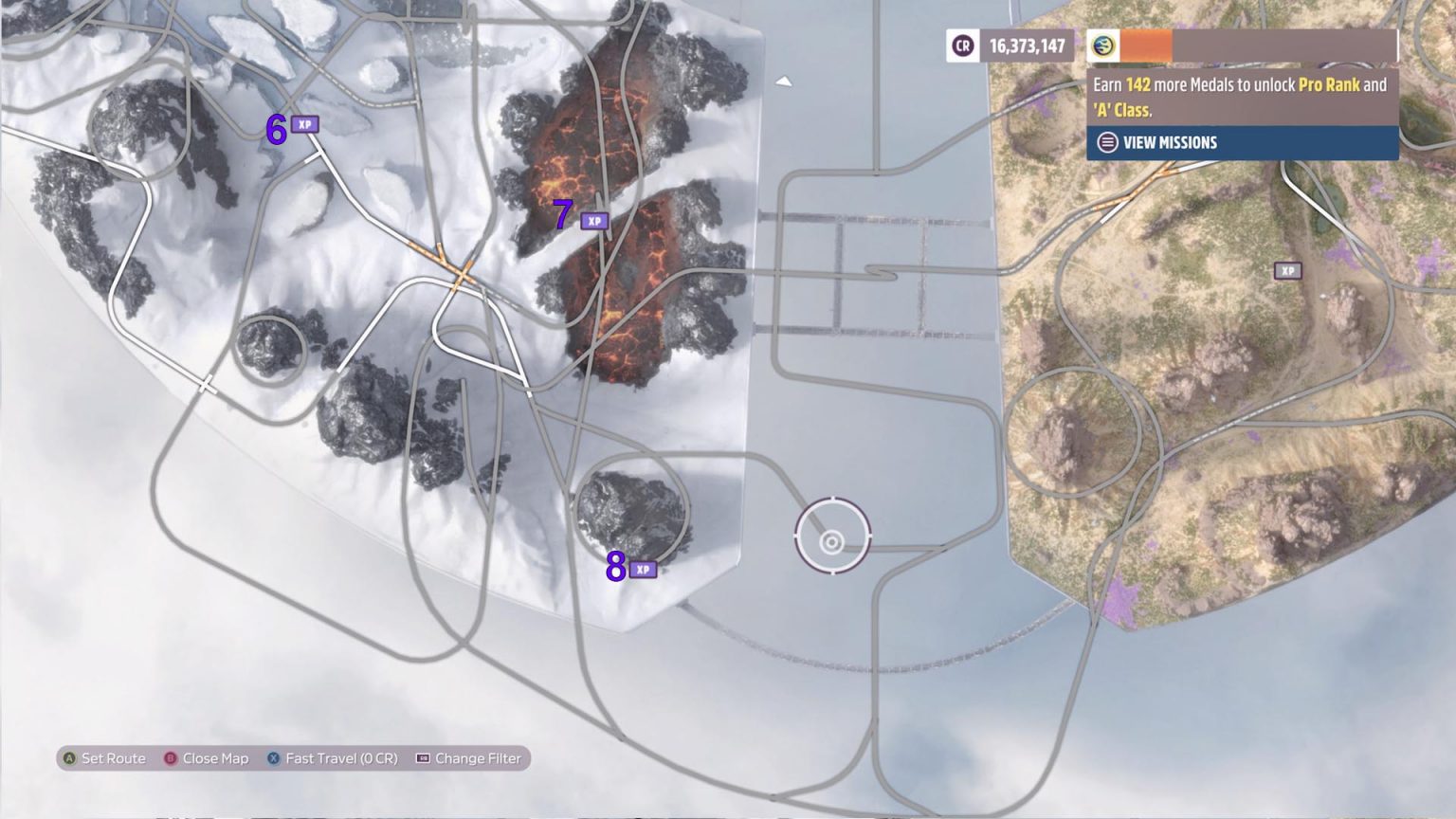Click the XP board marker numbered 8
Image resolution: width=1456 pixels, height=819 pixels.
643,570
